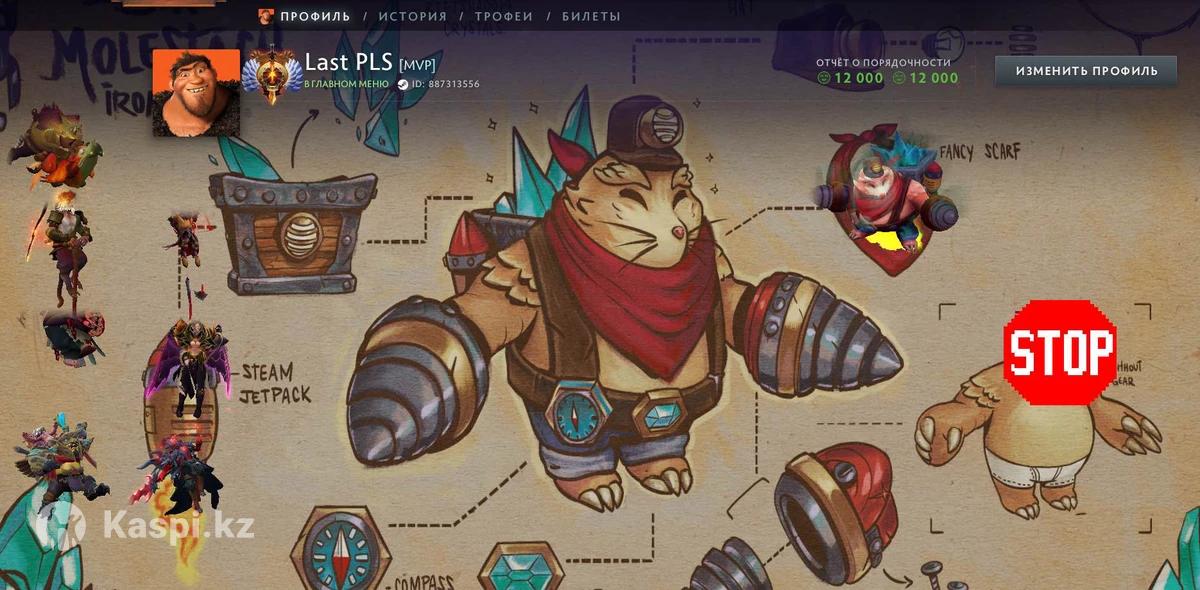
Task: Show the Трофеи tab
Action: (x=503, y=16)
